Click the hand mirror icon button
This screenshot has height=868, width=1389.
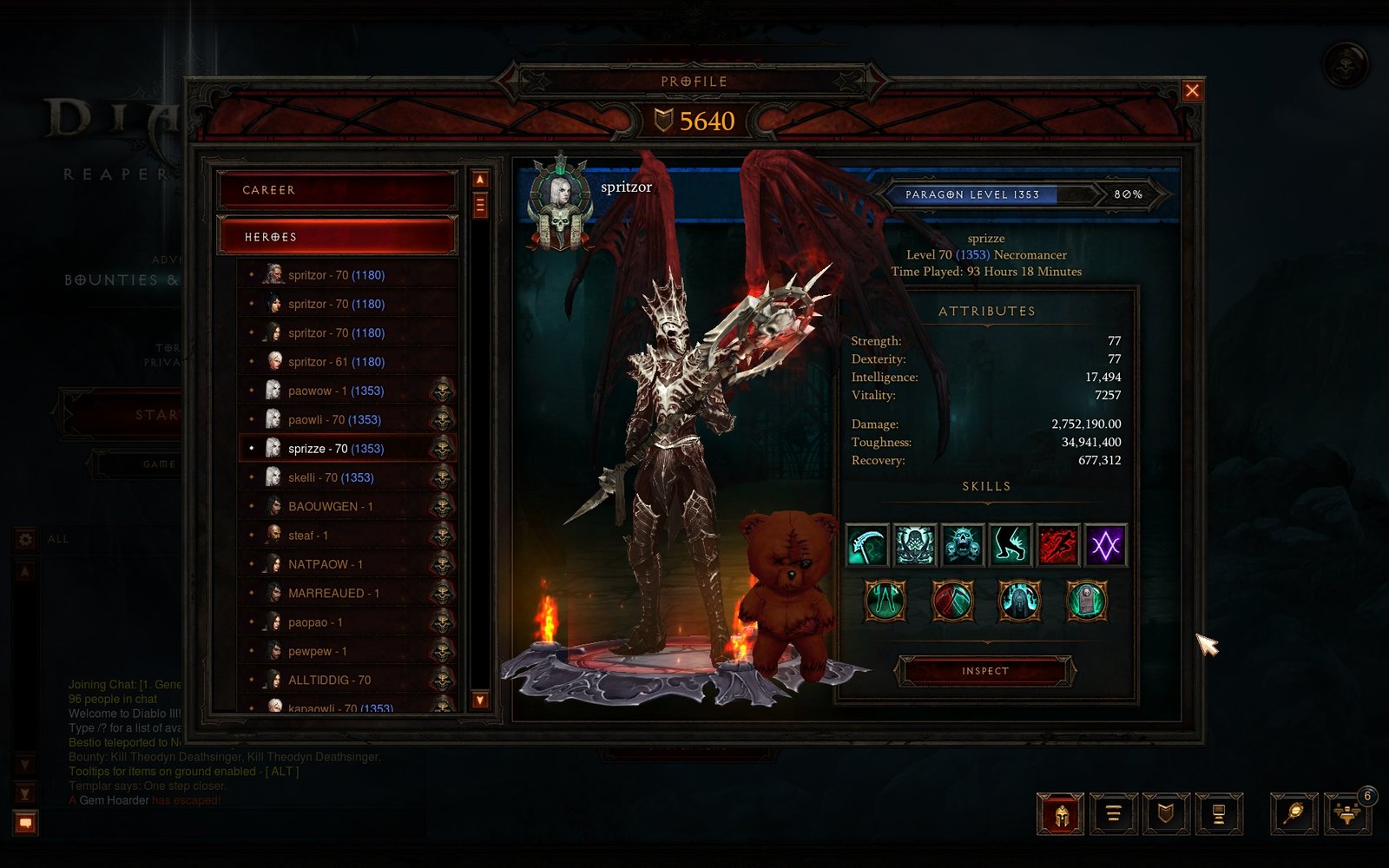[1294, 814]
